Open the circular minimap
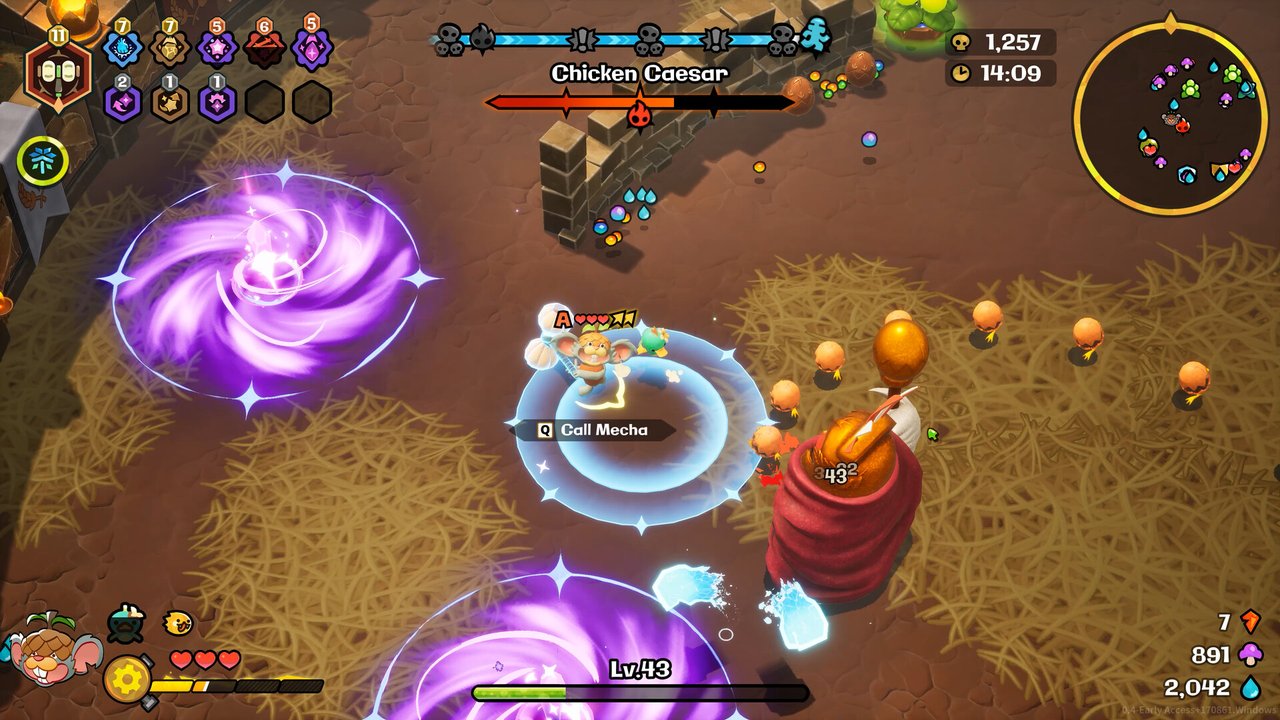 coord(1169,117)
